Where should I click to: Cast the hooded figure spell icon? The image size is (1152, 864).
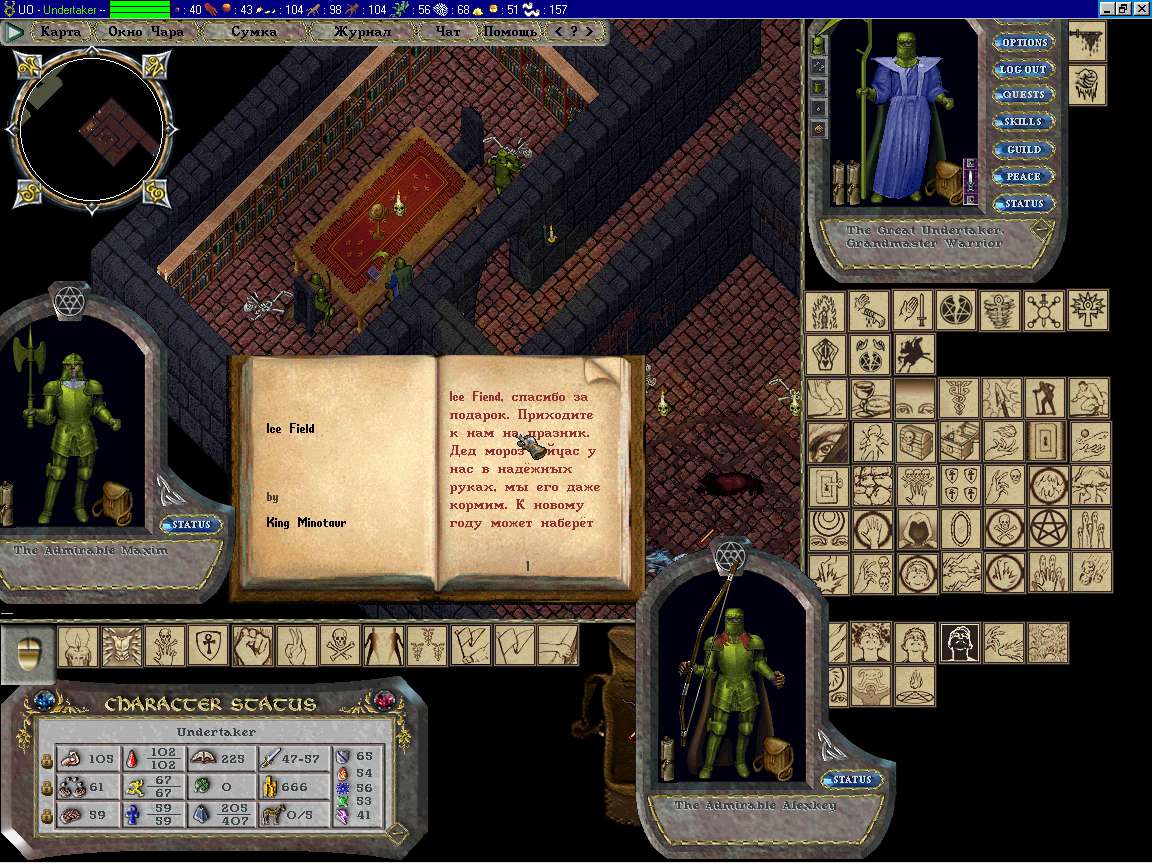click(917, 529)
